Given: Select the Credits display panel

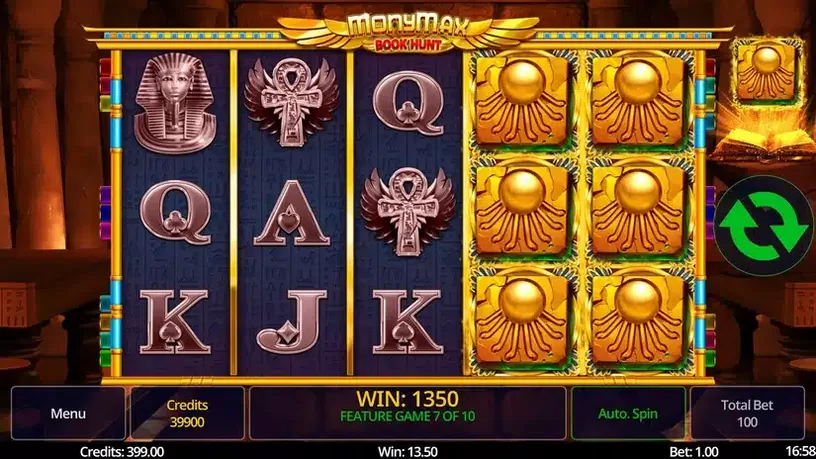Looking at the screenshot, I should coord(188,413).
